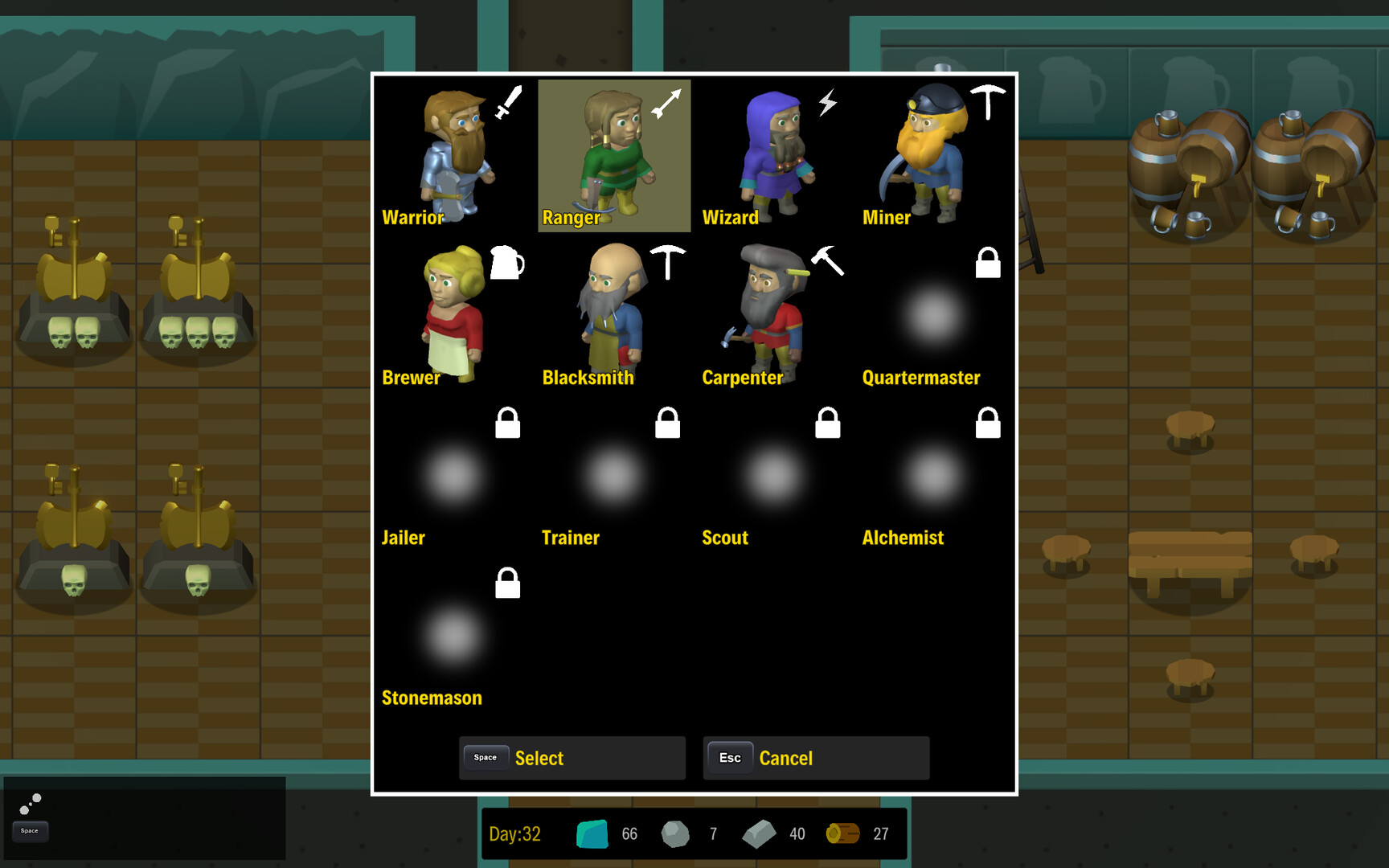Click the lock on the Alchemist slot

[x=988, y=423]
